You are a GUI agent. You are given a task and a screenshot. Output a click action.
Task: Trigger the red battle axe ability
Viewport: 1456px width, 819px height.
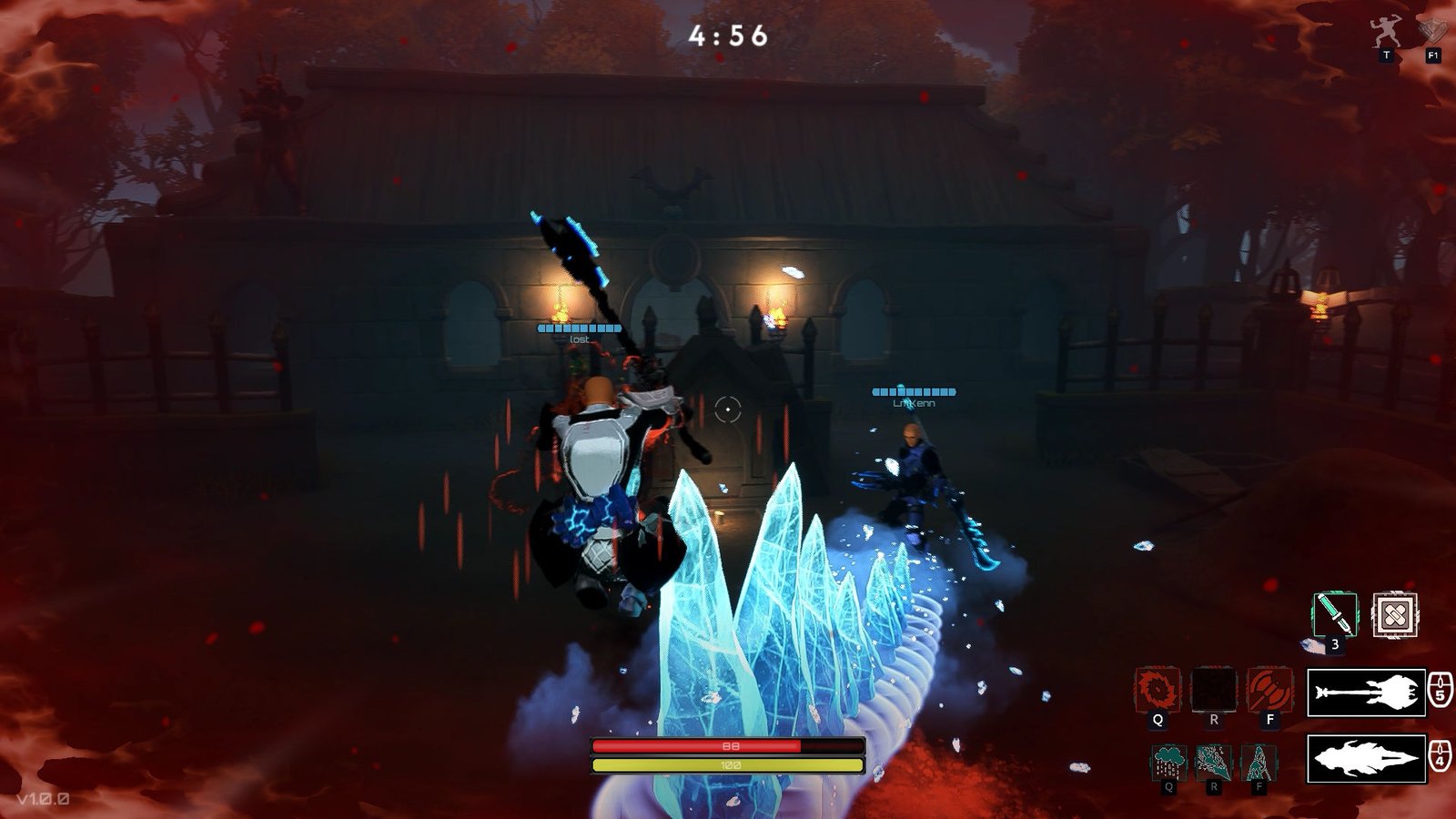(1269, 690)
